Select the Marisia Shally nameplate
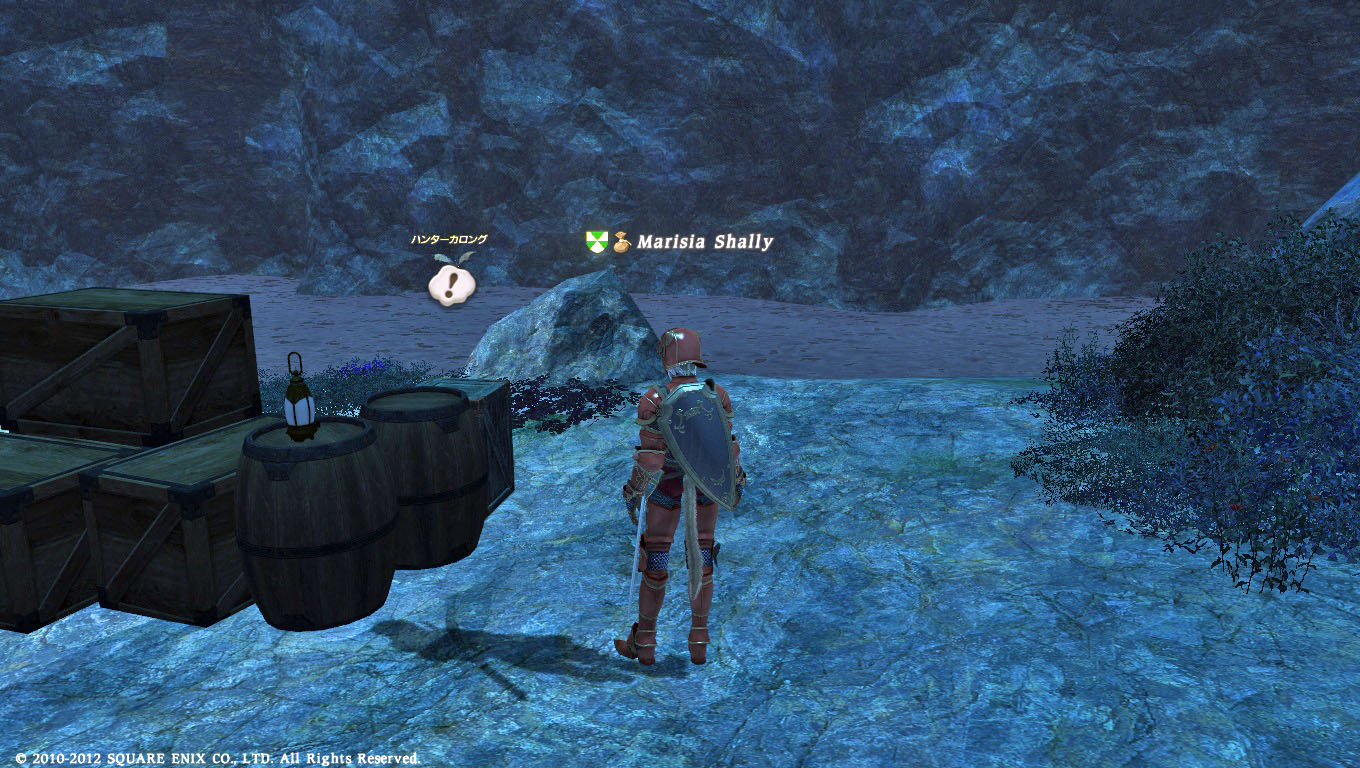The height and width of the screenshot is (768, 1360). click(x=704, y=242)
